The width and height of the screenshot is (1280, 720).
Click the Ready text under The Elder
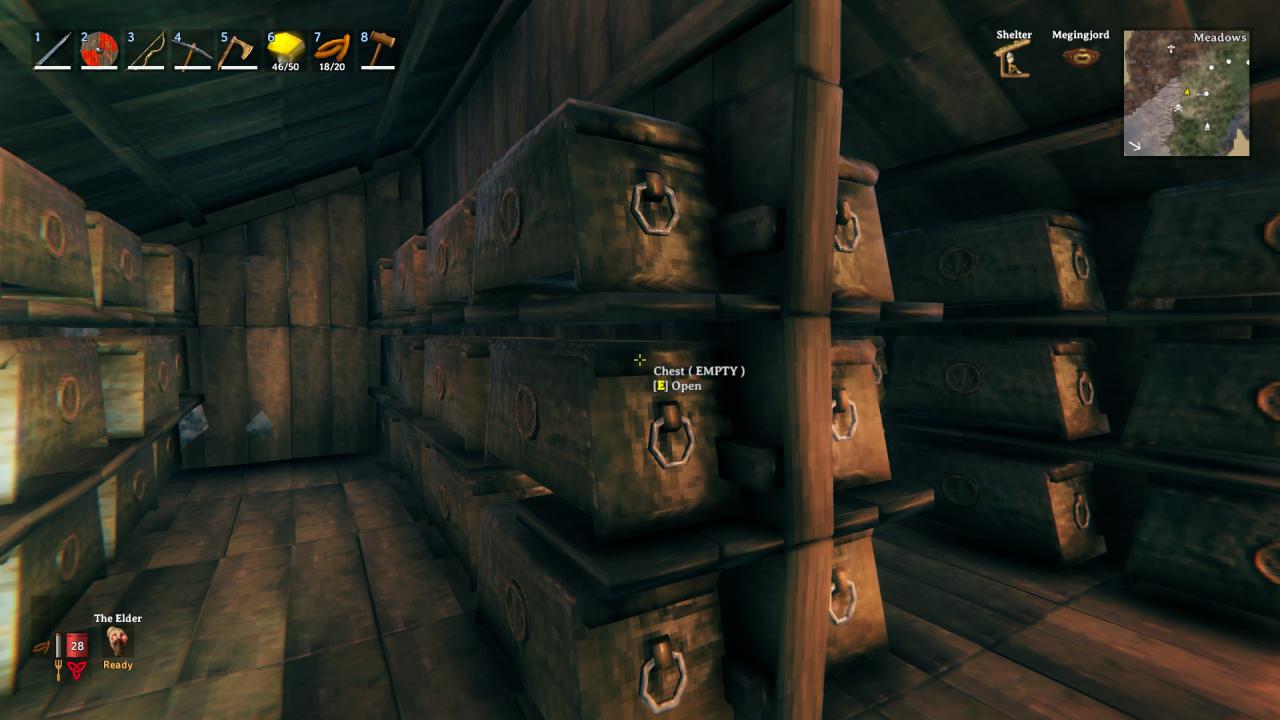(x=117, y=664)
